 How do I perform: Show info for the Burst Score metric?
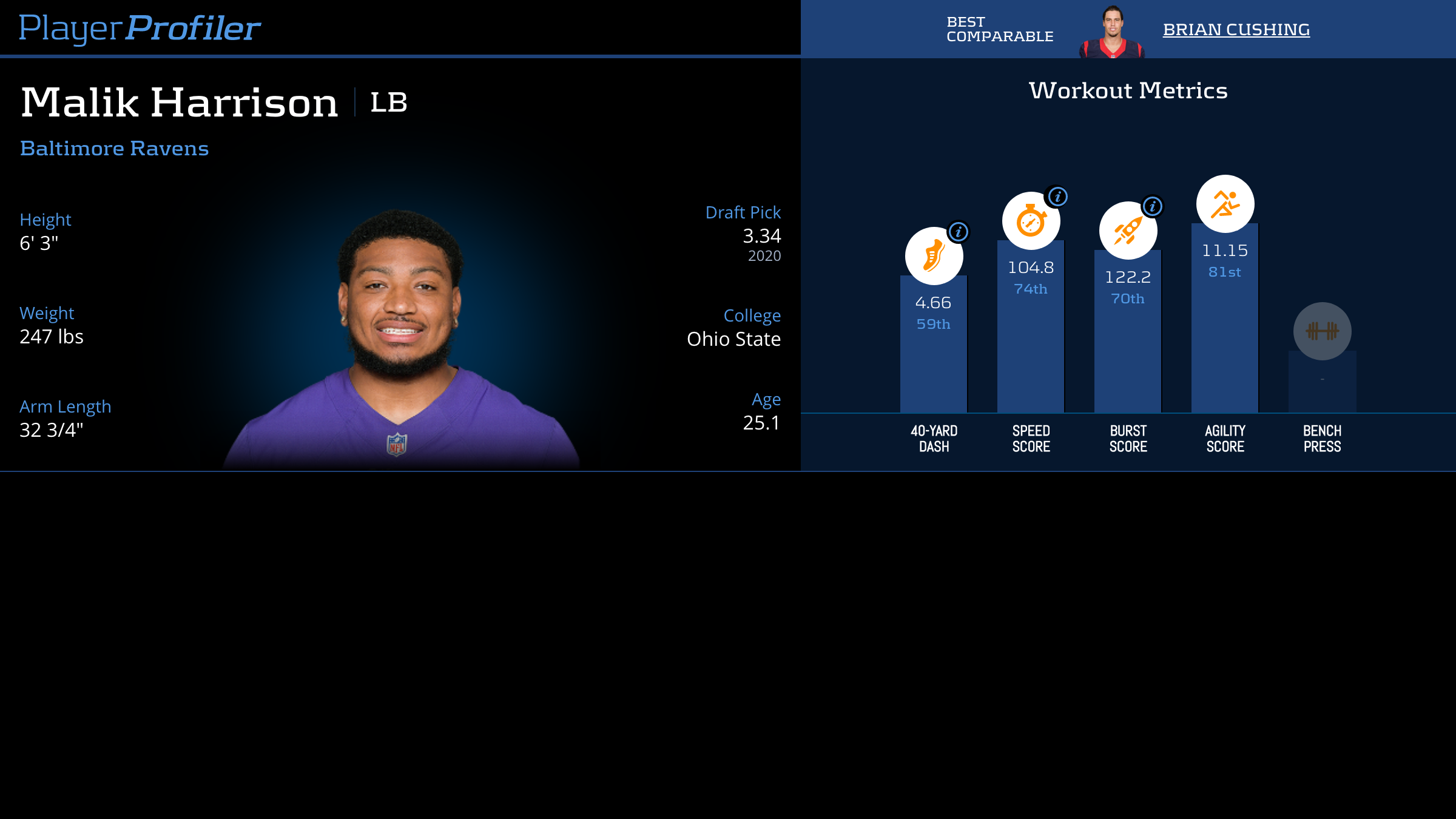(x=1152, y=206)
